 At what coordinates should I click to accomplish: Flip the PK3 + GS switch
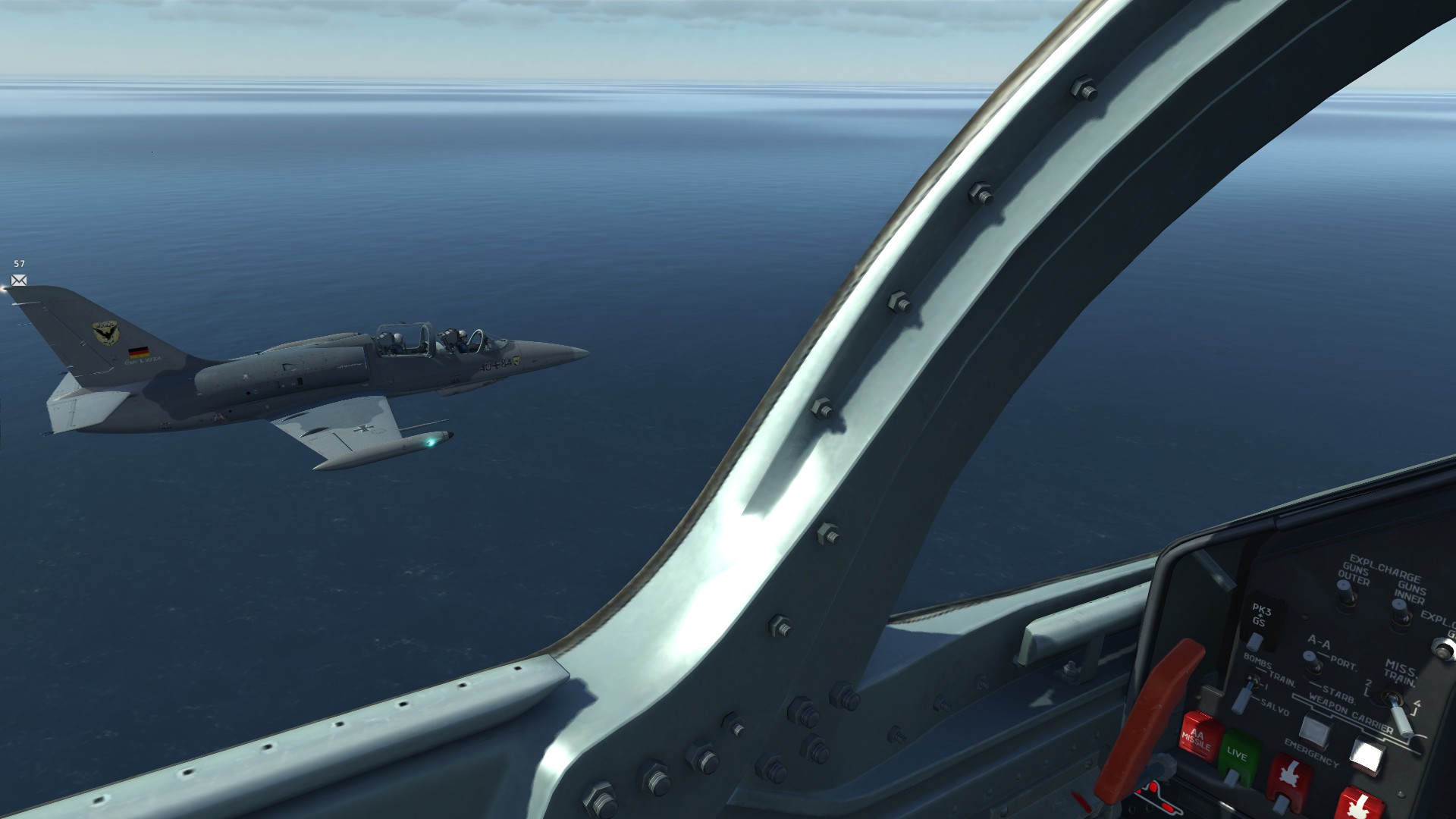tap(1255, 641)
